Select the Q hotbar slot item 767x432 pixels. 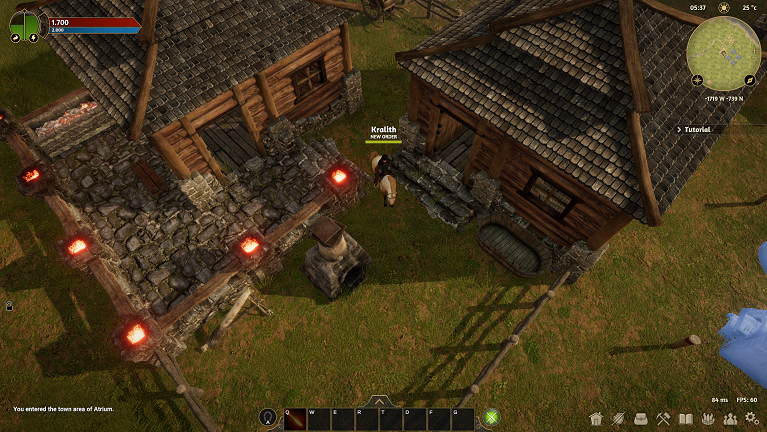[295, 419]
